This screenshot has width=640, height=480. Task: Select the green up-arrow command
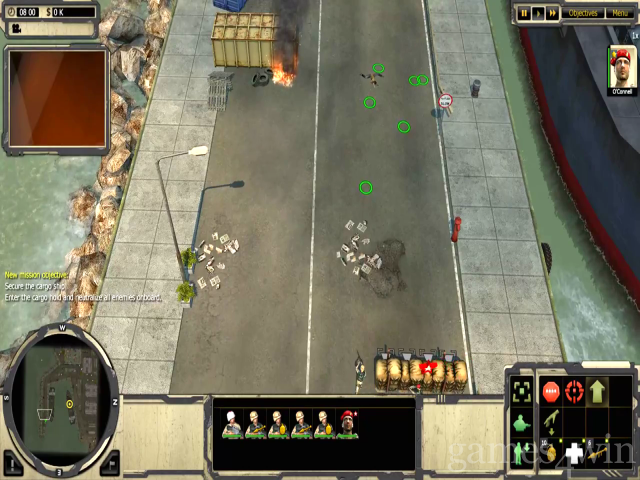point(598,389)
